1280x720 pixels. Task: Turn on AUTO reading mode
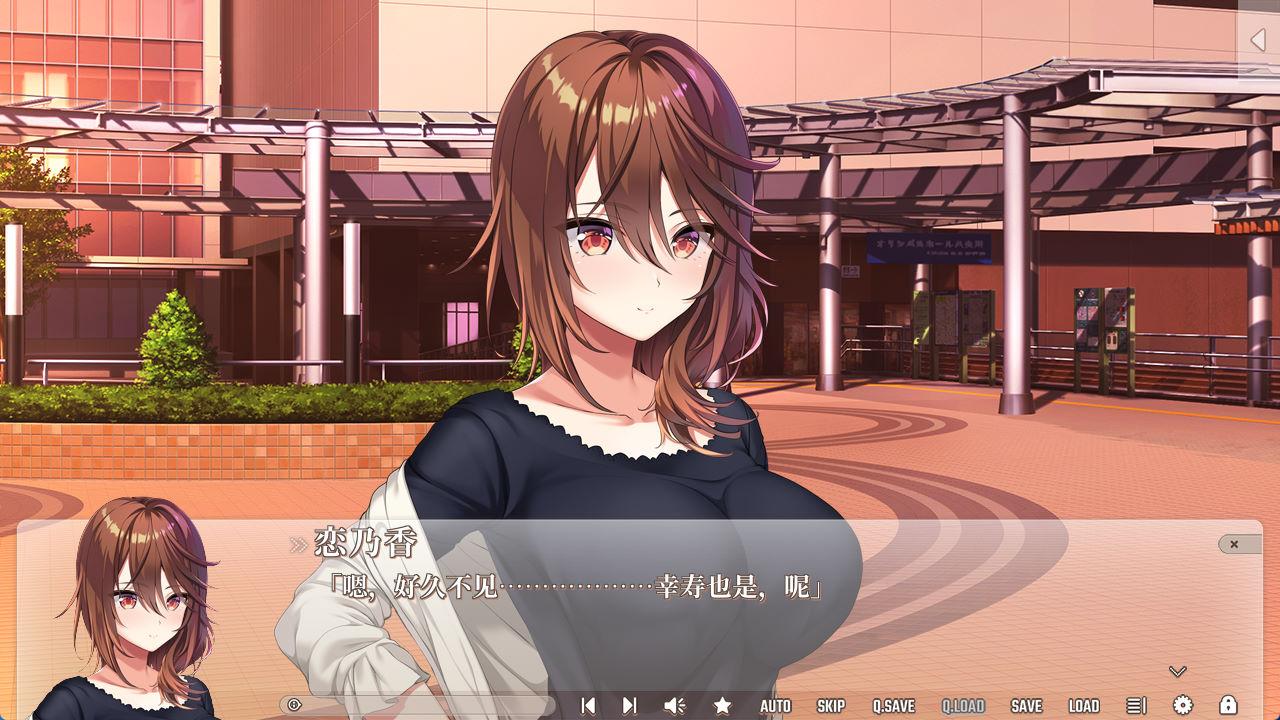[775, 706]
